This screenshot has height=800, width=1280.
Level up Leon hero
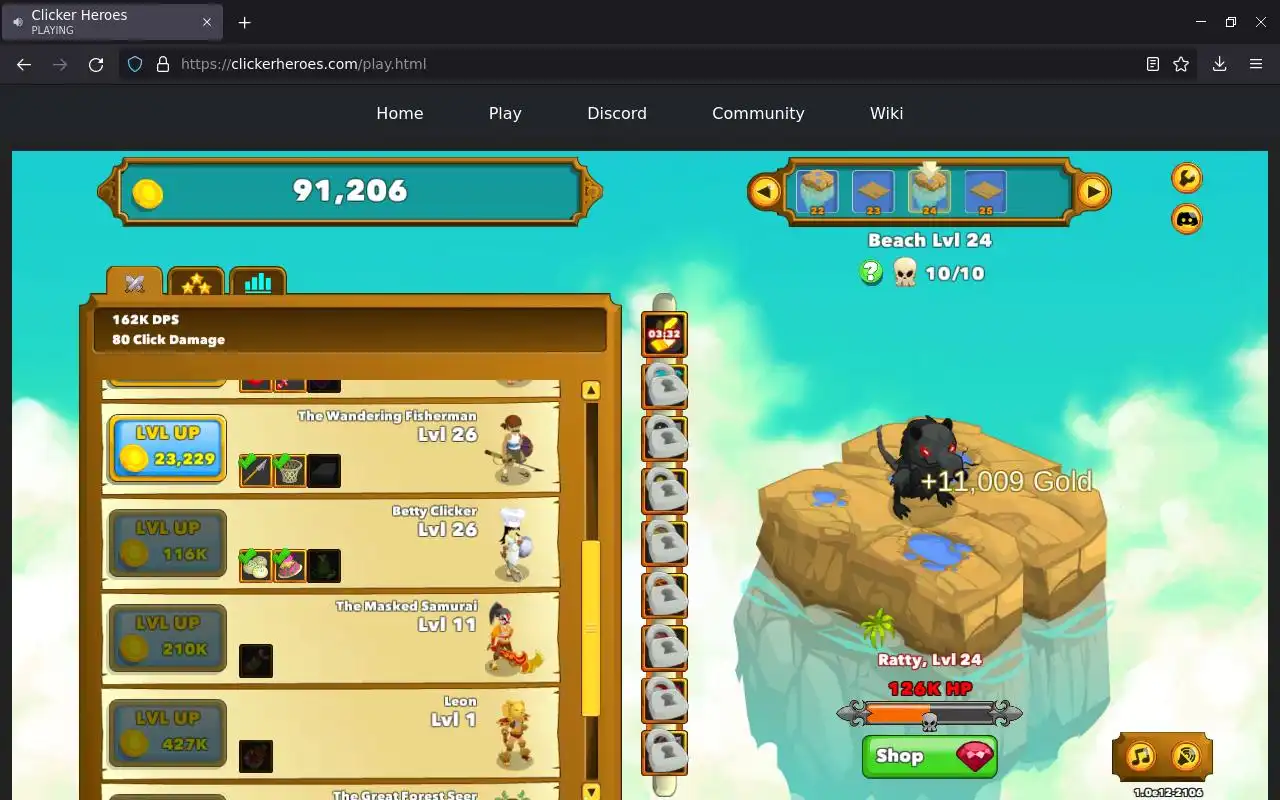pos(167,733)
